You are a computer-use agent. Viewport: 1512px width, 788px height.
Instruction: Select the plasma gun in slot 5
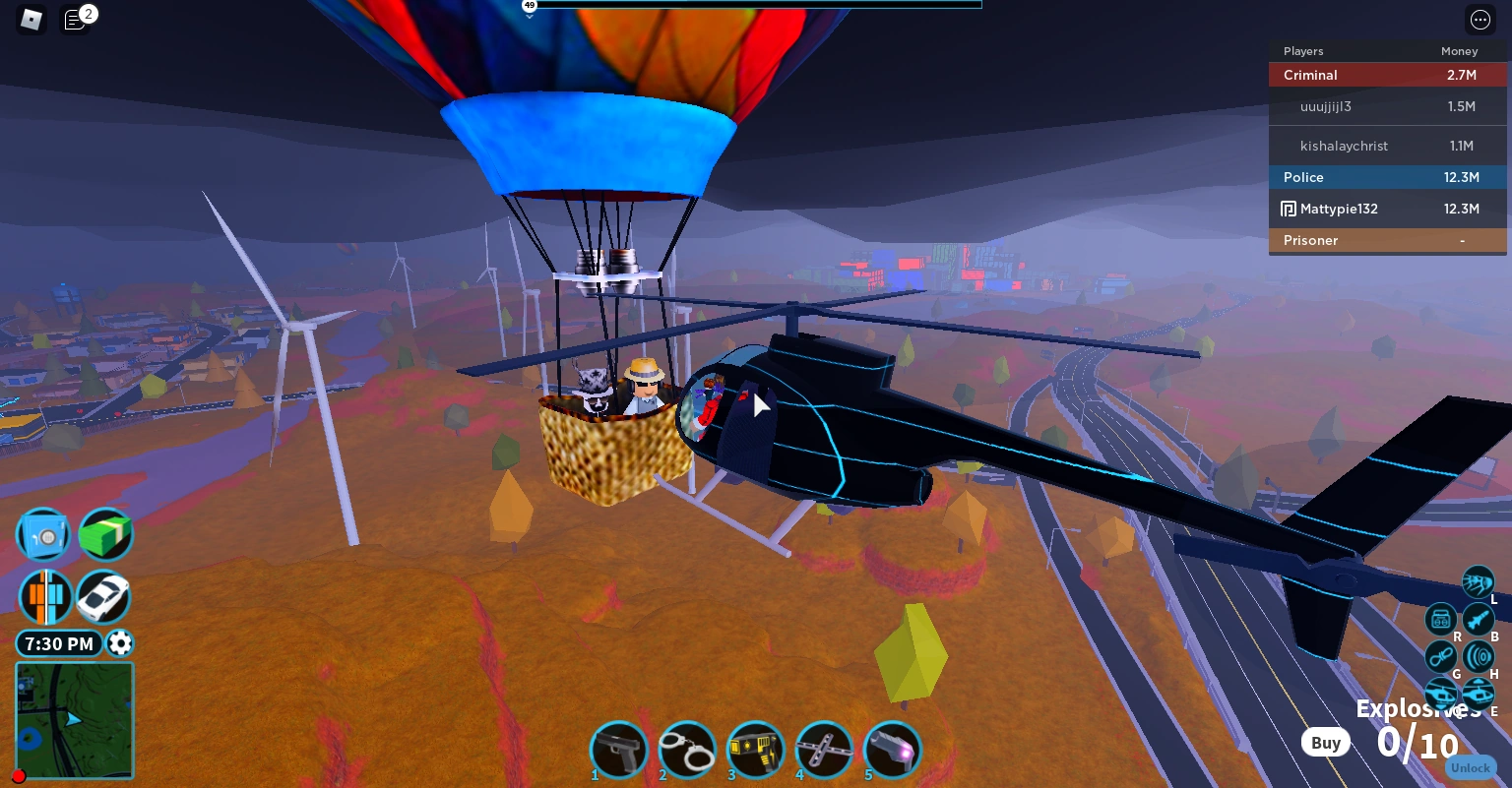coord(892,750)
